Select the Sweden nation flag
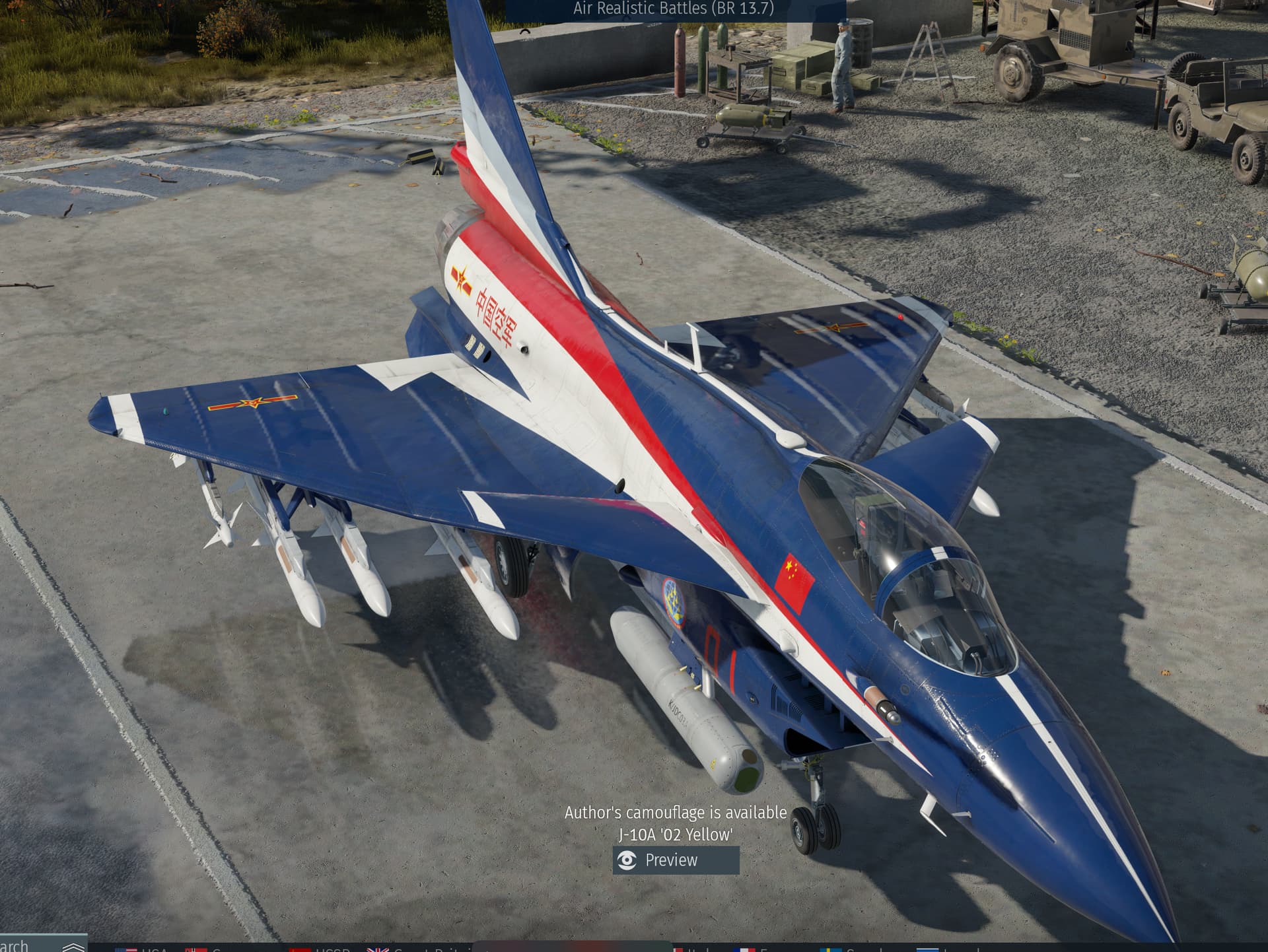The image size is (1268, 952). coord(830,949)
